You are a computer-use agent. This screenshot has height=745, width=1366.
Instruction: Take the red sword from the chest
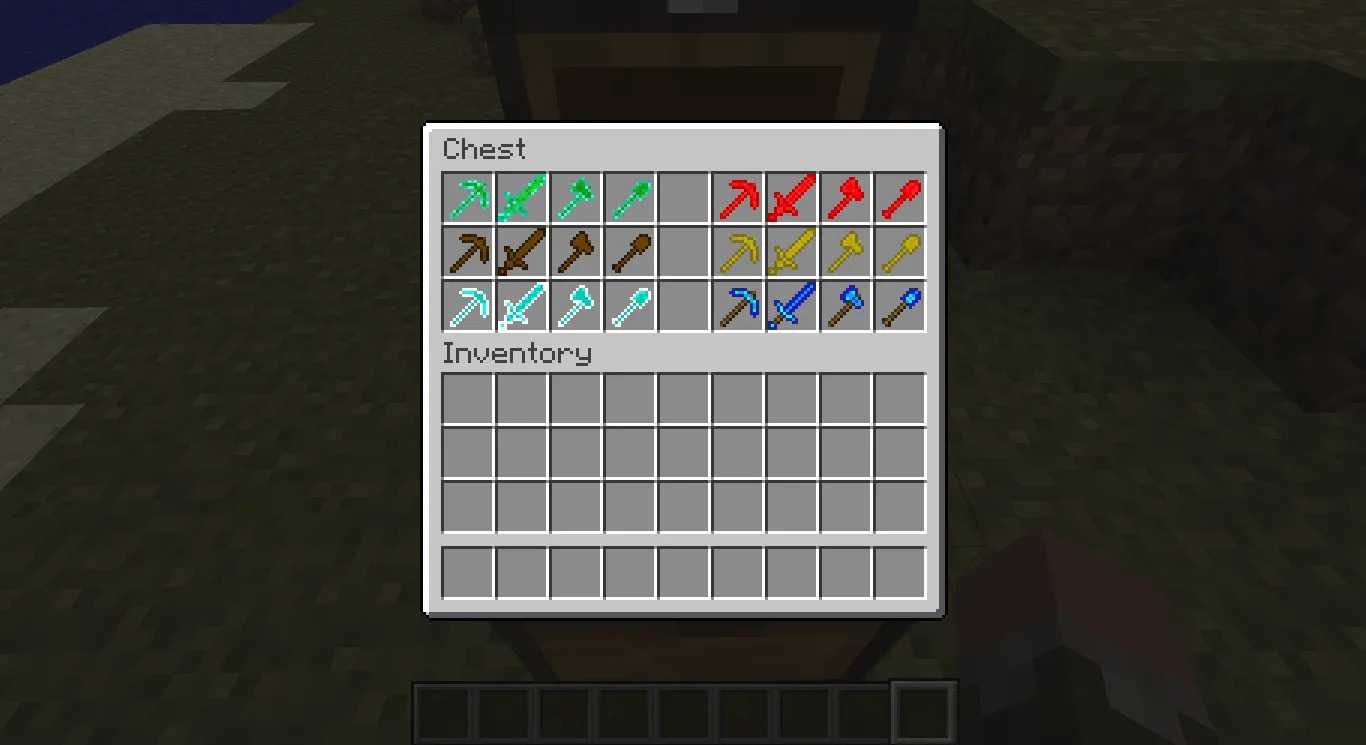[x=793, y=197]
